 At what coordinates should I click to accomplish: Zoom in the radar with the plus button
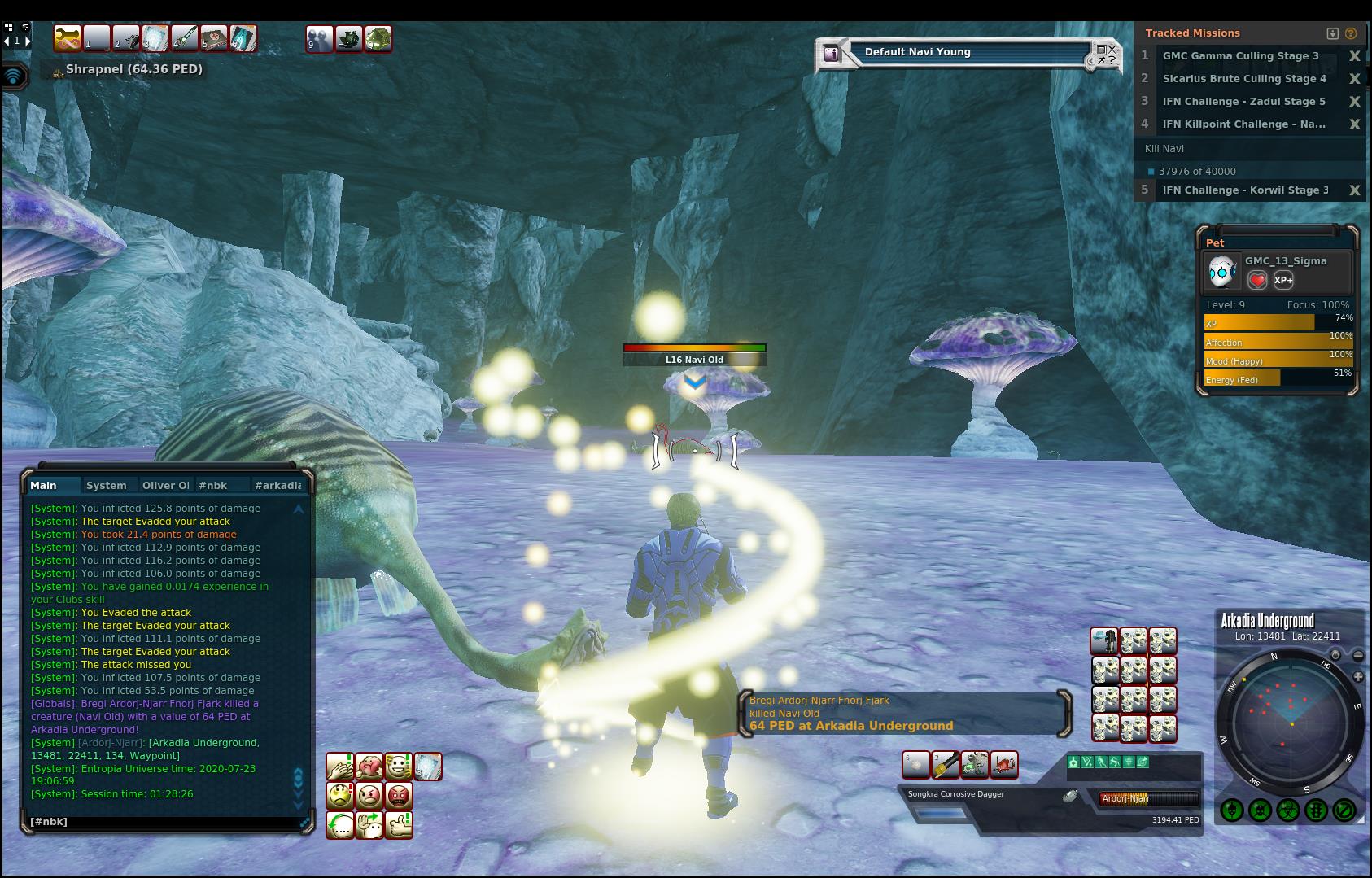[x=1358, y=677]
